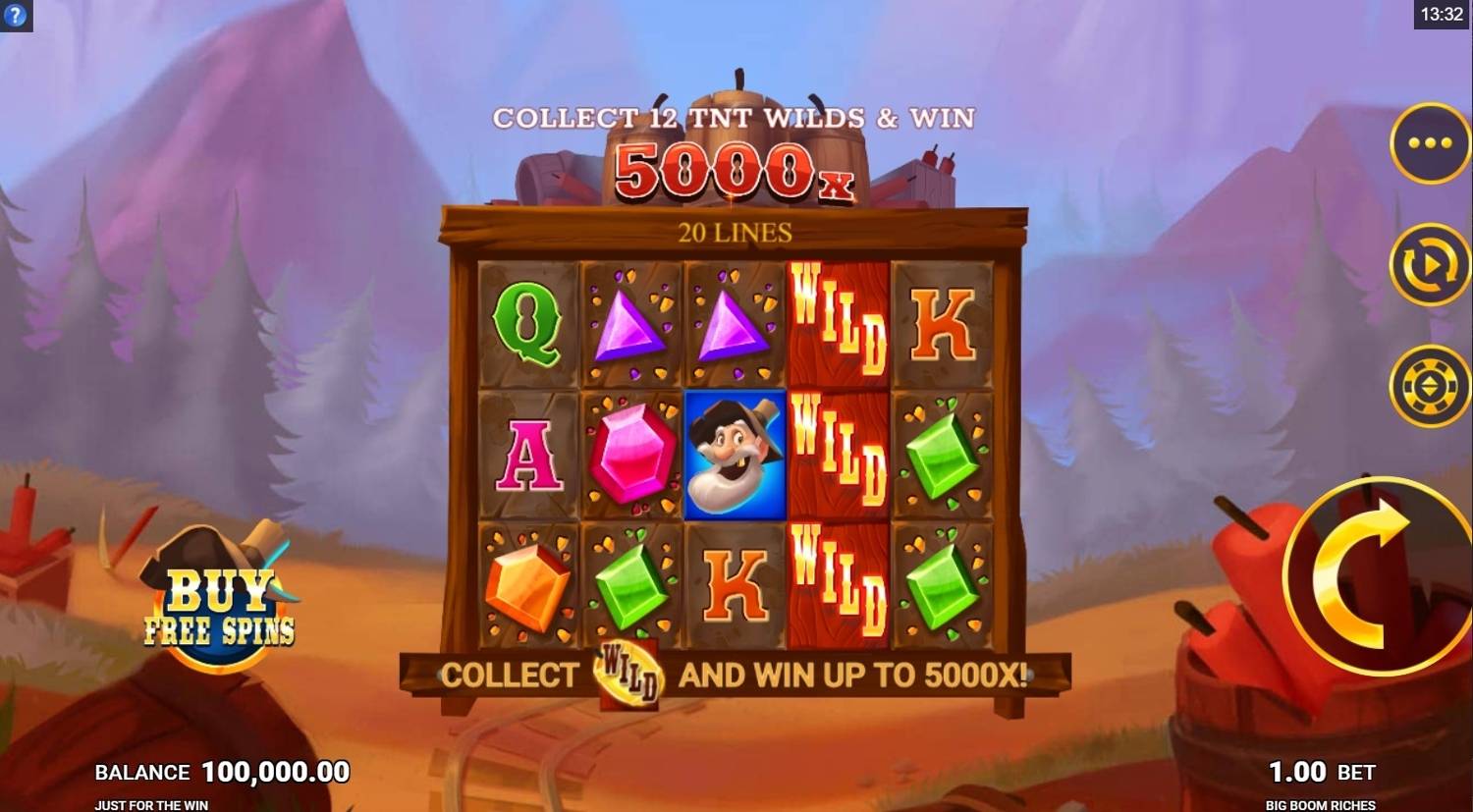Click the Just For The Win label
The height and width of the screenshot is (812, 1473).
coord(151,804)
